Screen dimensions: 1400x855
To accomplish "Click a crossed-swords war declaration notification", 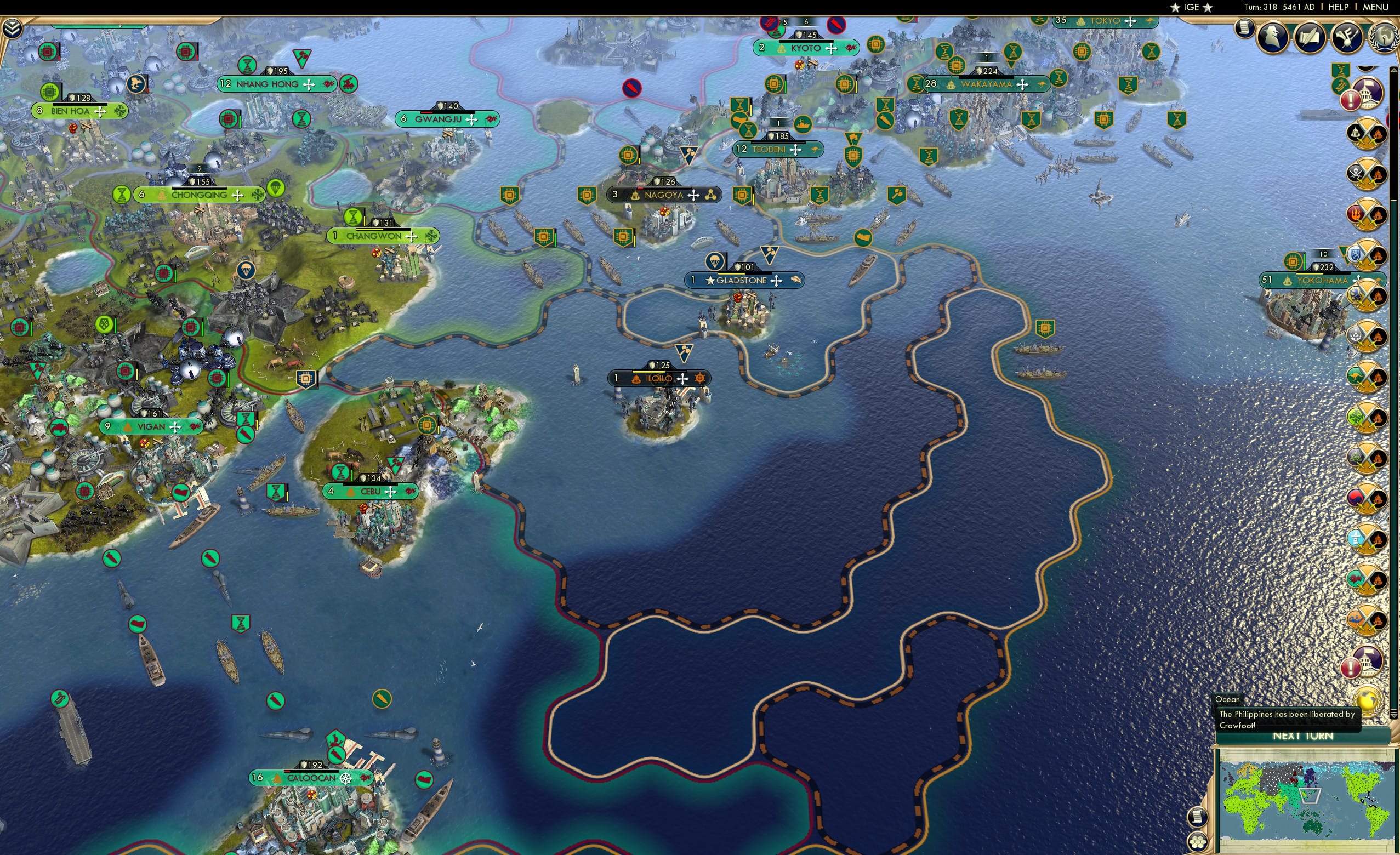I will pos(1366,134).
